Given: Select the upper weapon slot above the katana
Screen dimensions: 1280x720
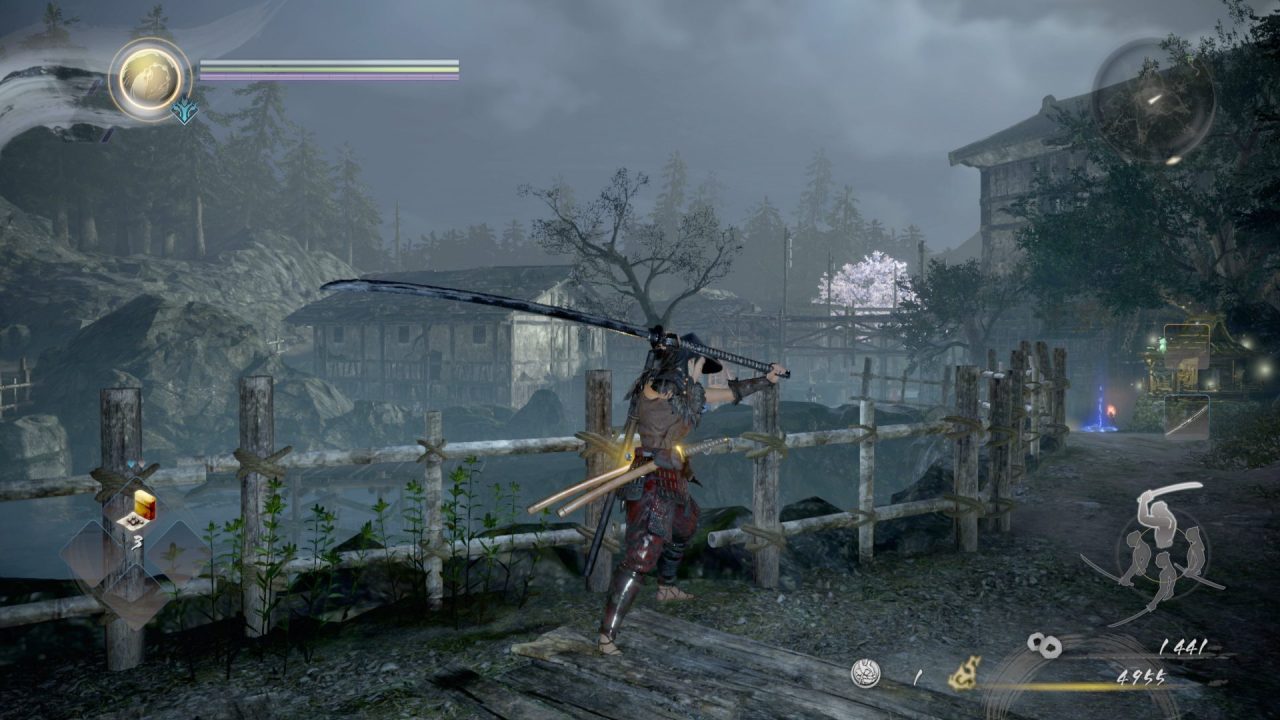Looking at the screenshot, I should 1187,347.
